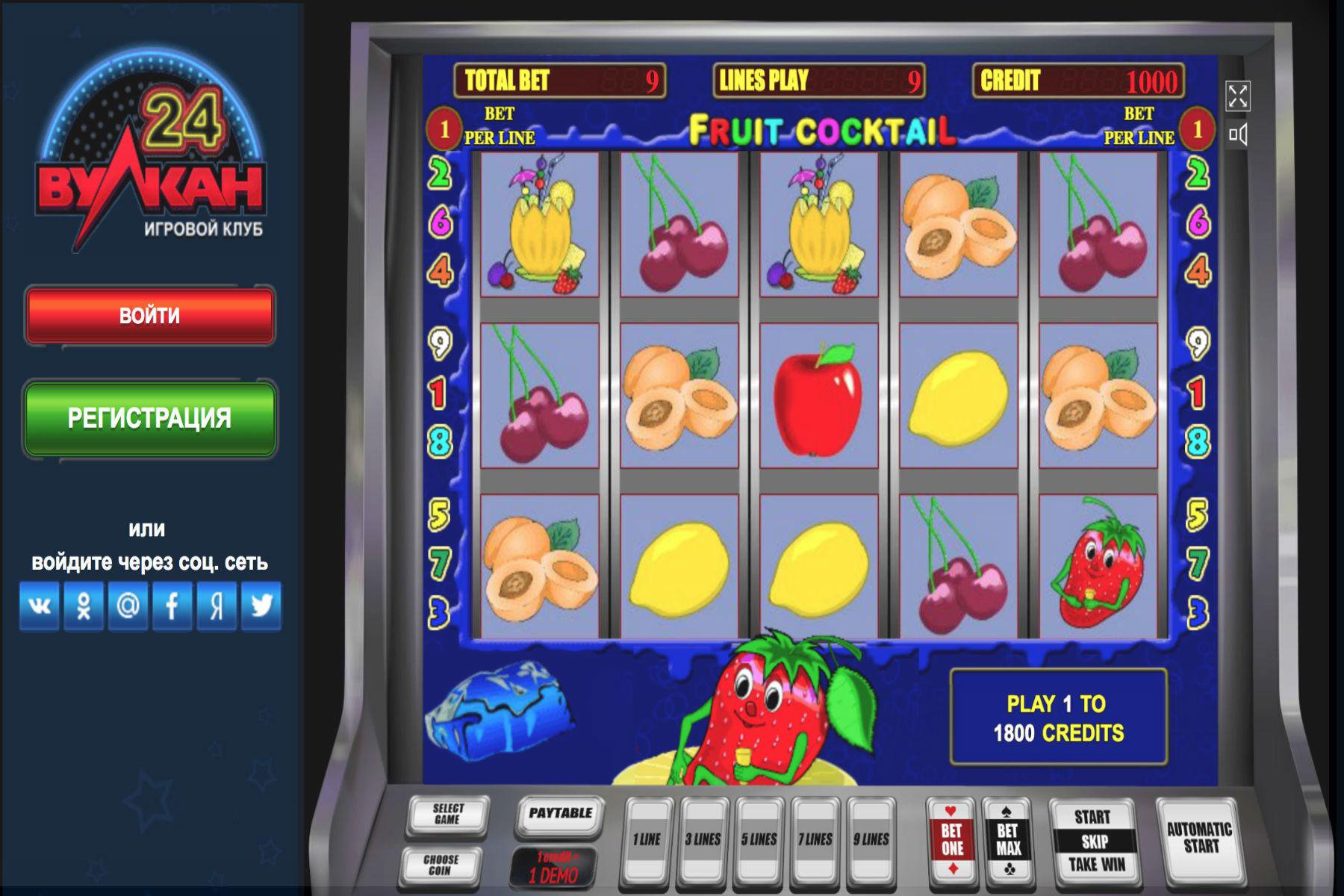The image size is (1344, 896).
Task: Log in using the Twitter bird icon
Action: click(261, 606)
